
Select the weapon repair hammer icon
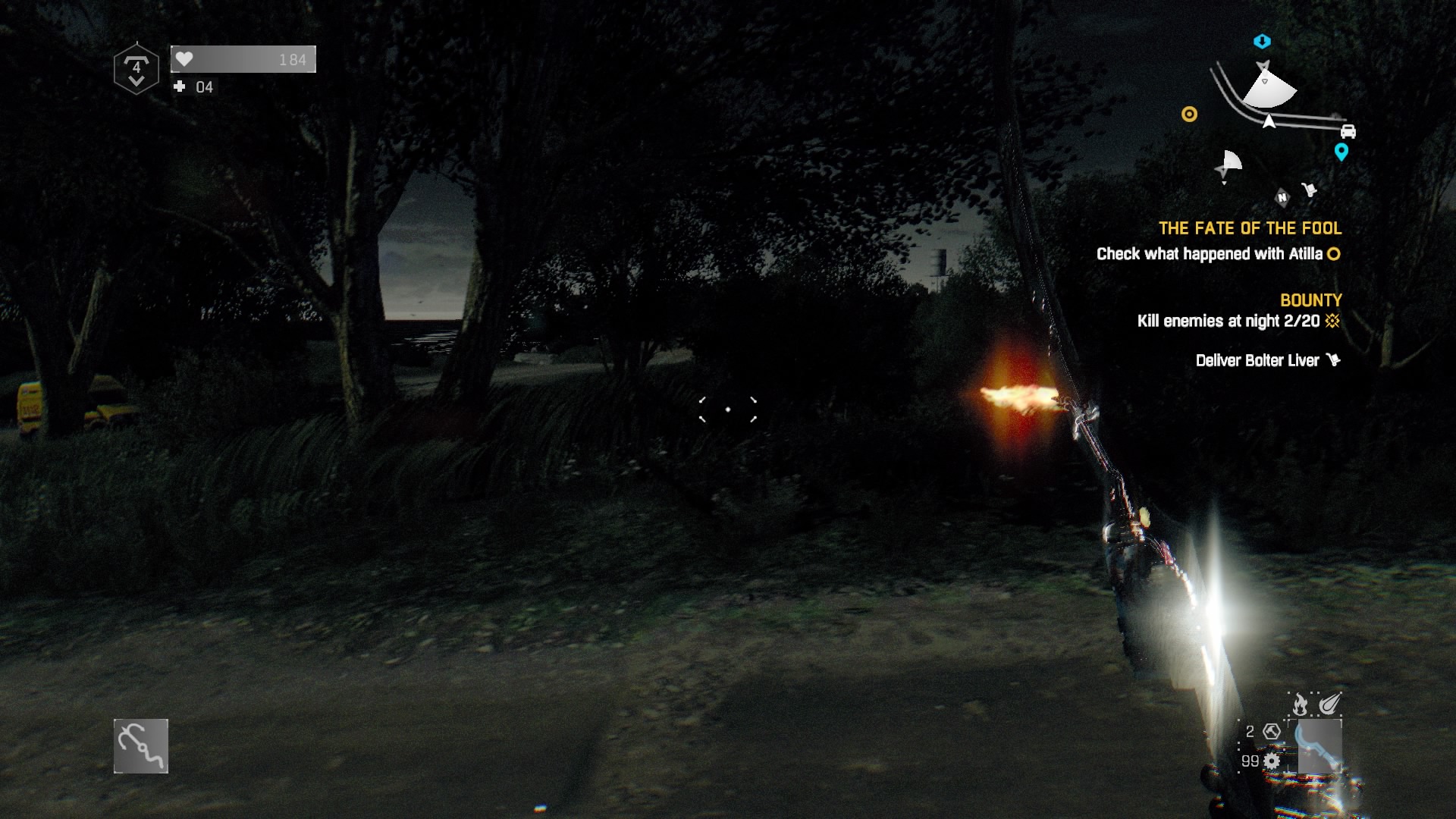[x=1272, y=733]
